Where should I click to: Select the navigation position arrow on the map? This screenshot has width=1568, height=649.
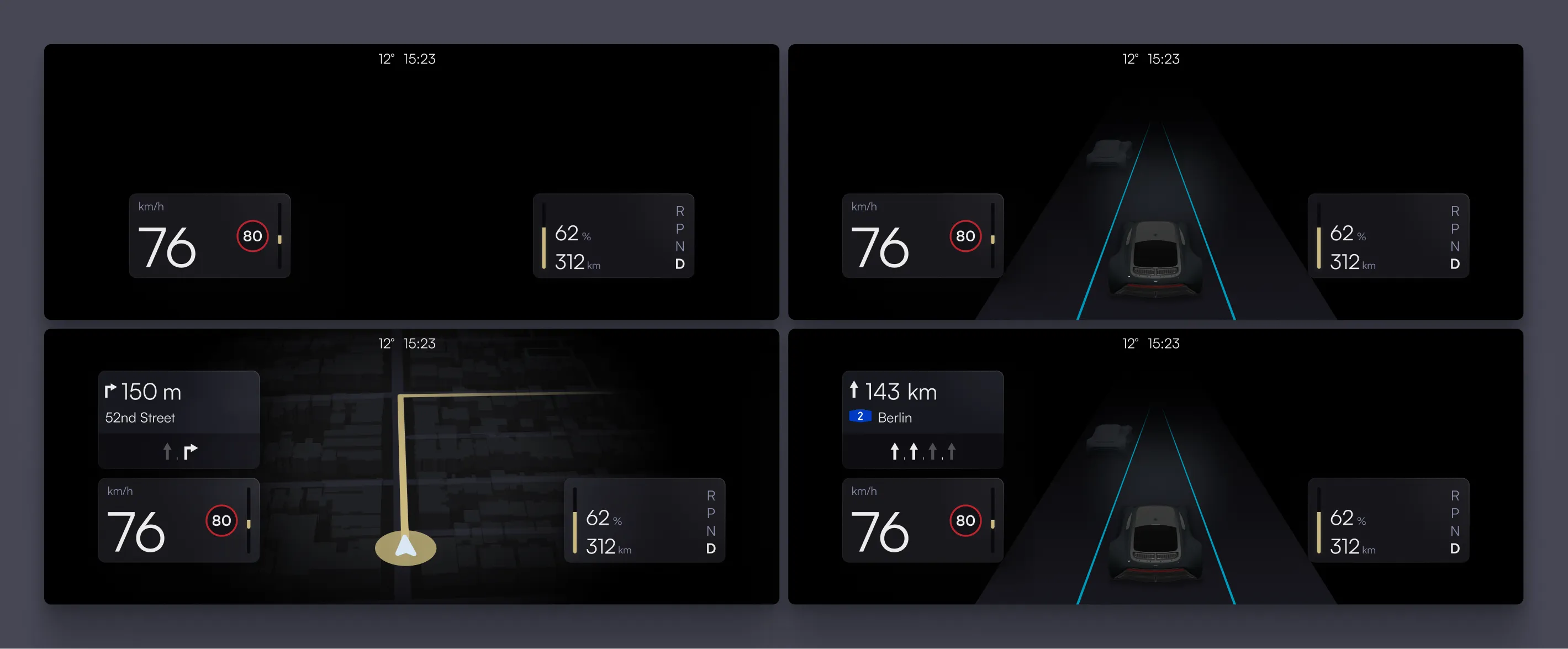point(405,546)
